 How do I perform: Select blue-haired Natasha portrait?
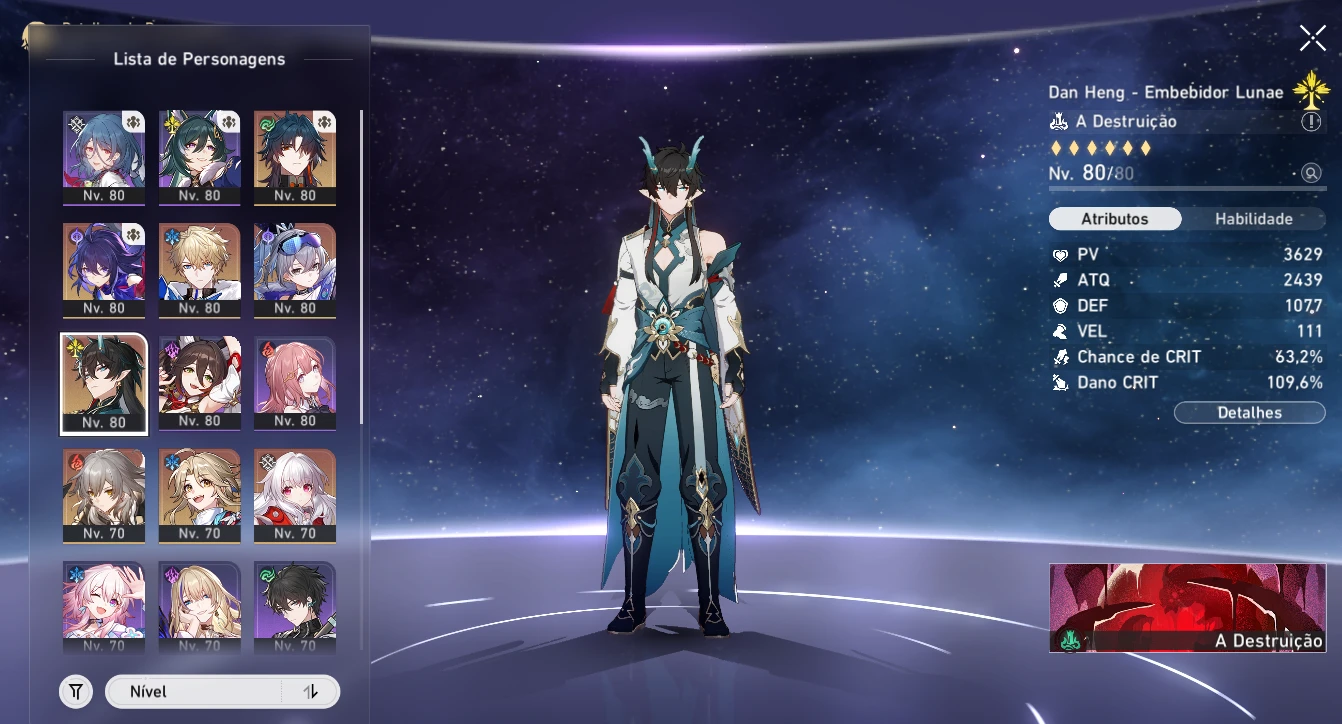tap(104, 157)
